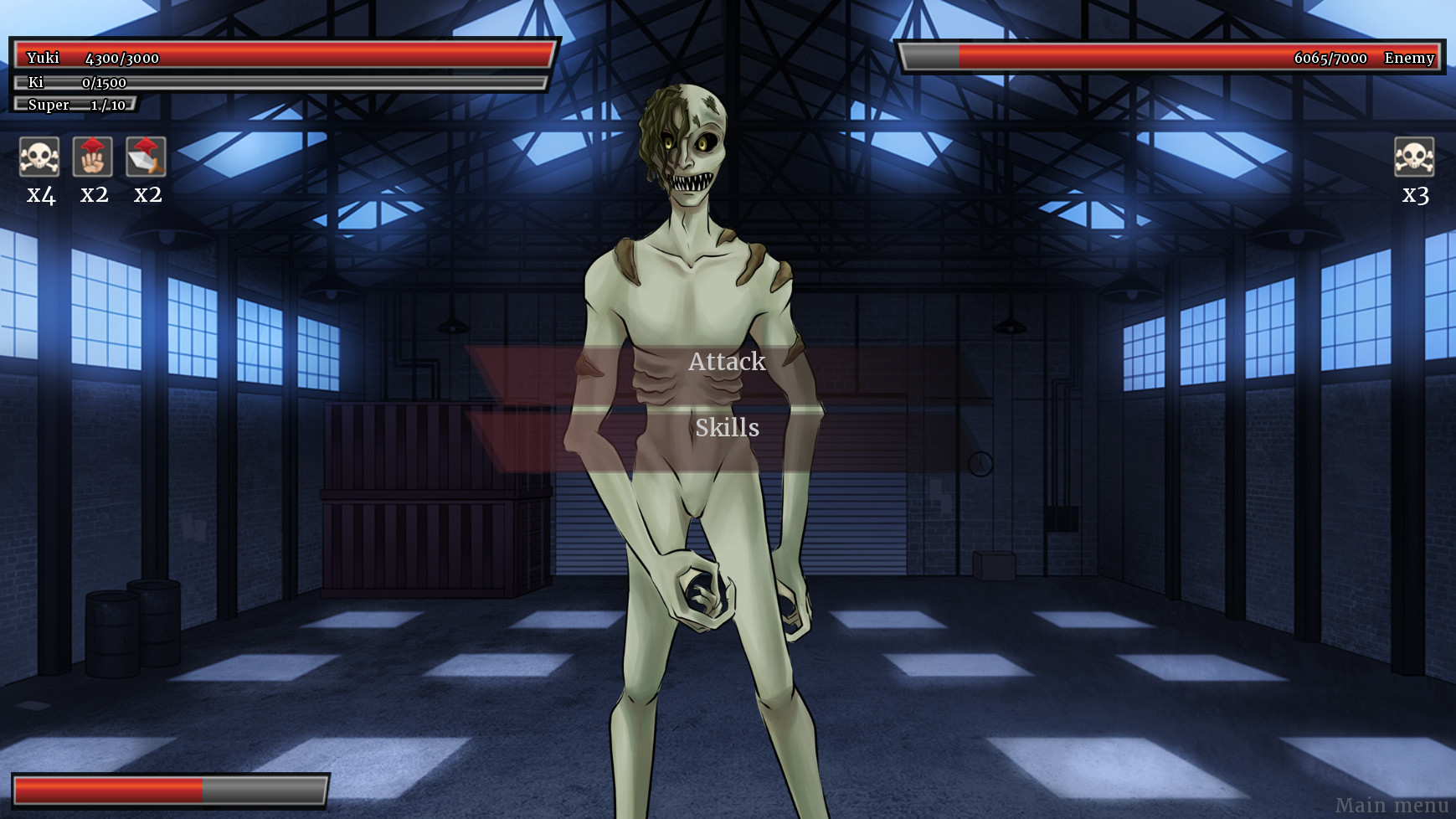Click the Enemy name label
Viewport: 1456px width, 819px height.
[x=1409, y=59]
